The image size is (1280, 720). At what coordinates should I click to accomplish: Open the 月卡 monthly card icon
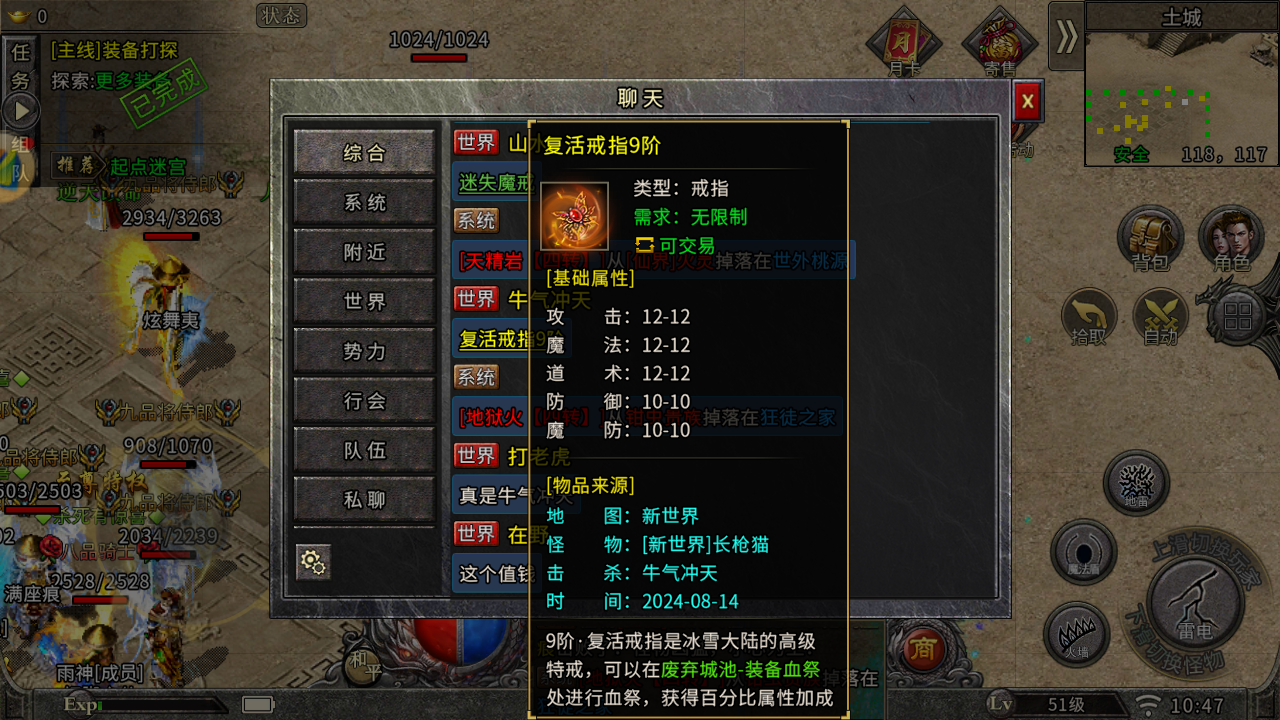[903, 40]
